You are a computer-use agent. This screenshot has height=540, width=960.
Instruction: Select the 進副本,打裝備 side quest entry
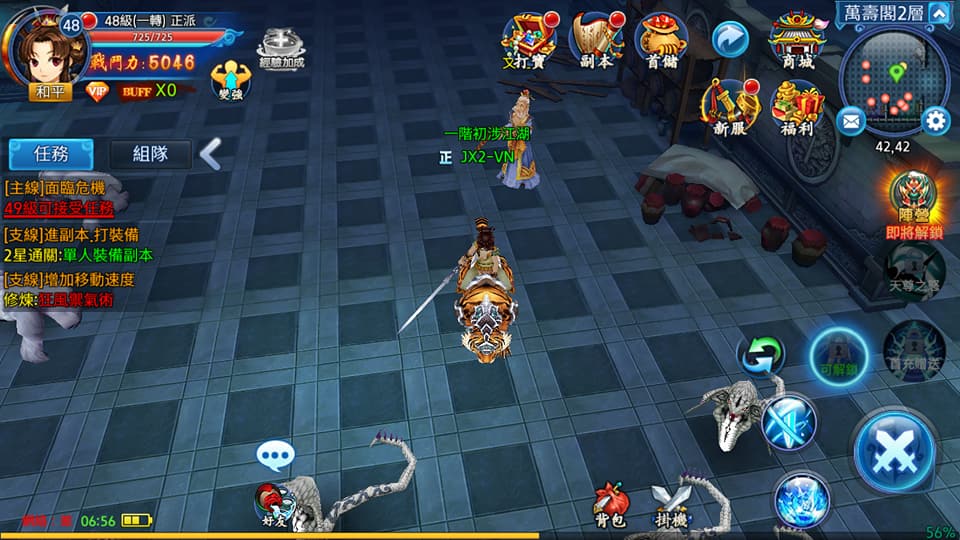(78, 234)
